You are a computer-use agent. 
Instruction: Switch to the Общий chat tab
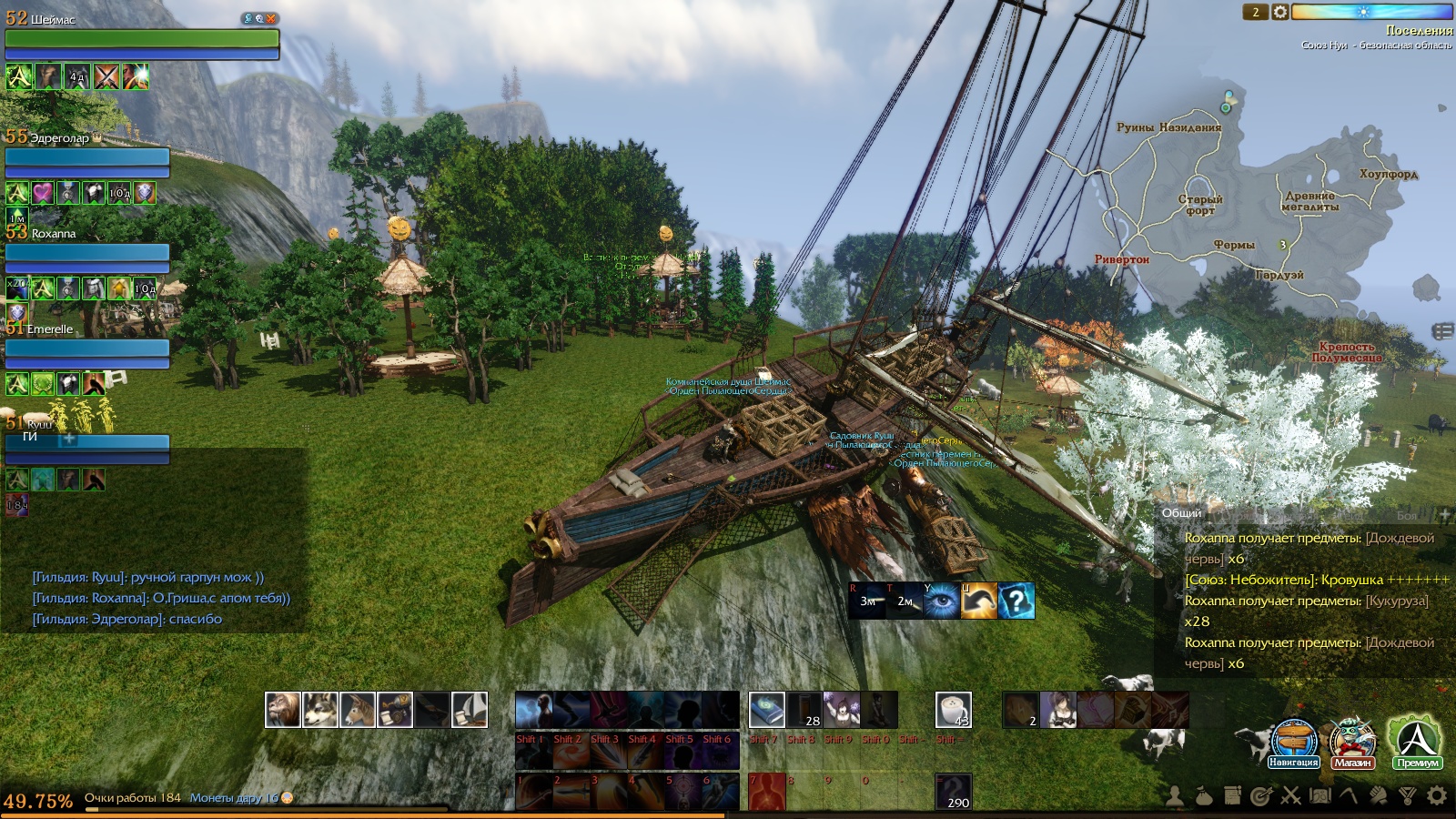pos(1181,513)
